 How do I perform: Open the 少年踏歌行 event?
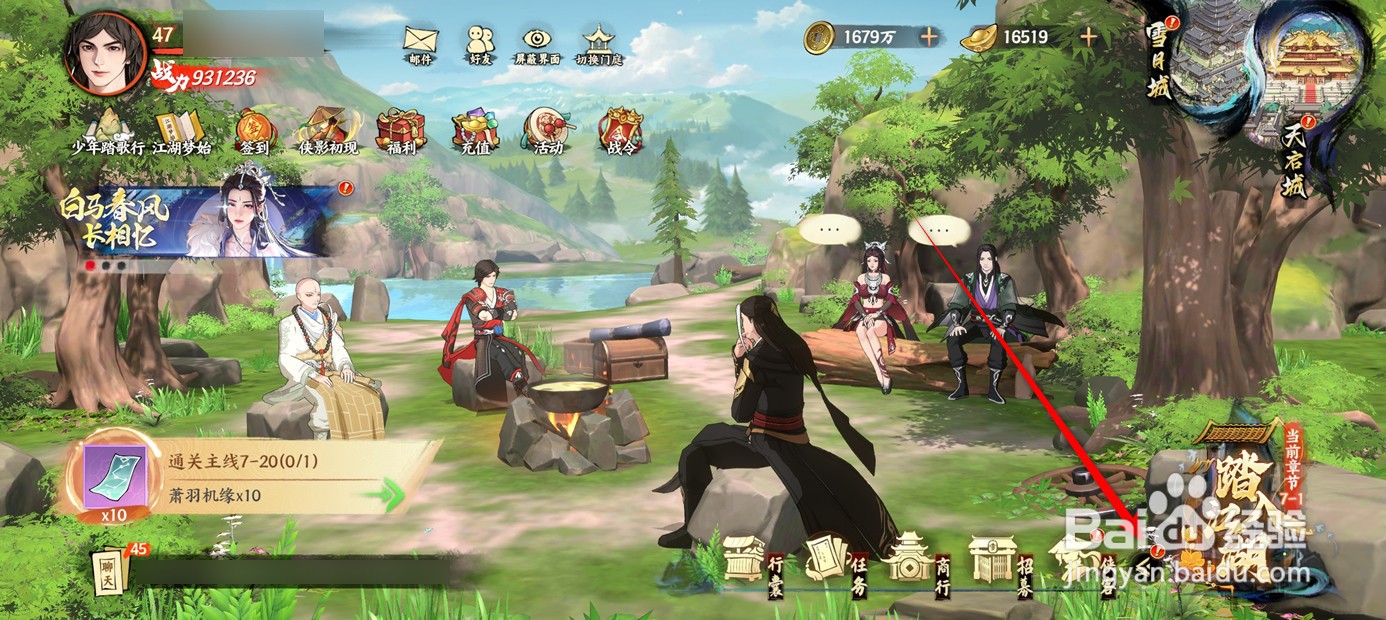click(x=107, y=131)
